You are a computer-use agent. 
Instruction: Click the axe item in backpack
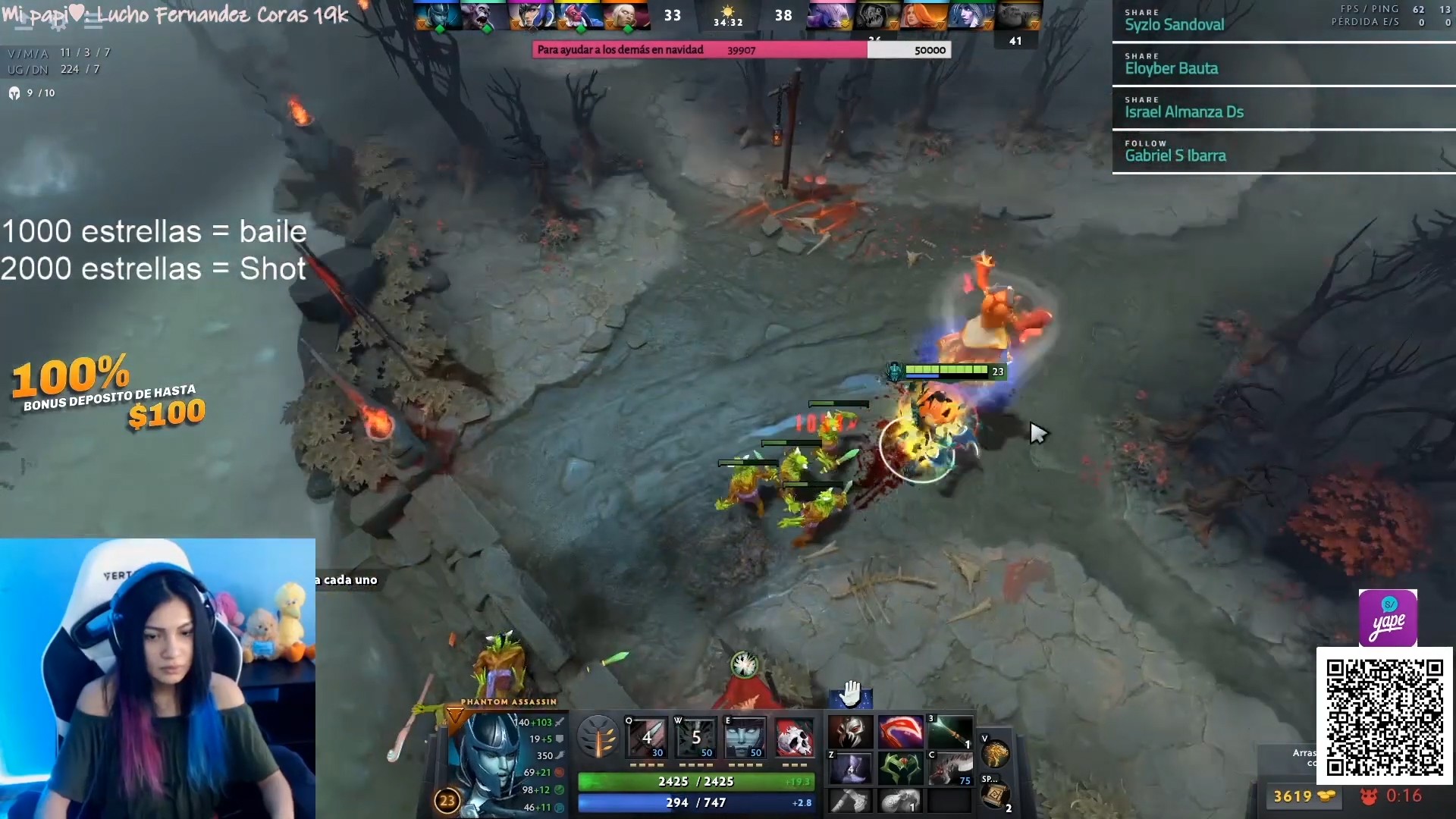click(850, 800)
